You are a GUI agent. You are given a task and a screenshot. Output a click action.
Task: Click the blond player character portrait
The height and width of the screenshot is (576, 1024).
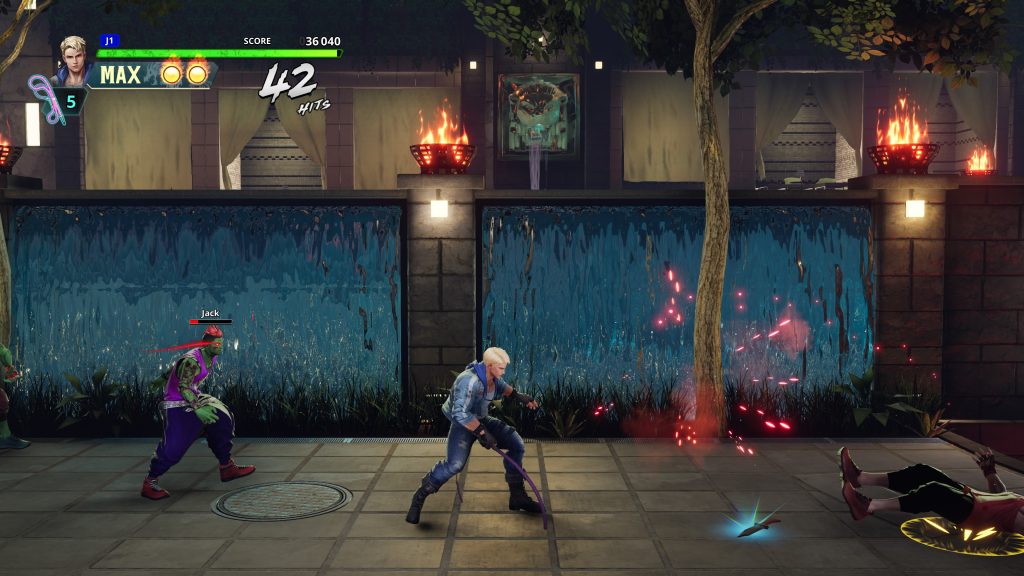point(72,59)
